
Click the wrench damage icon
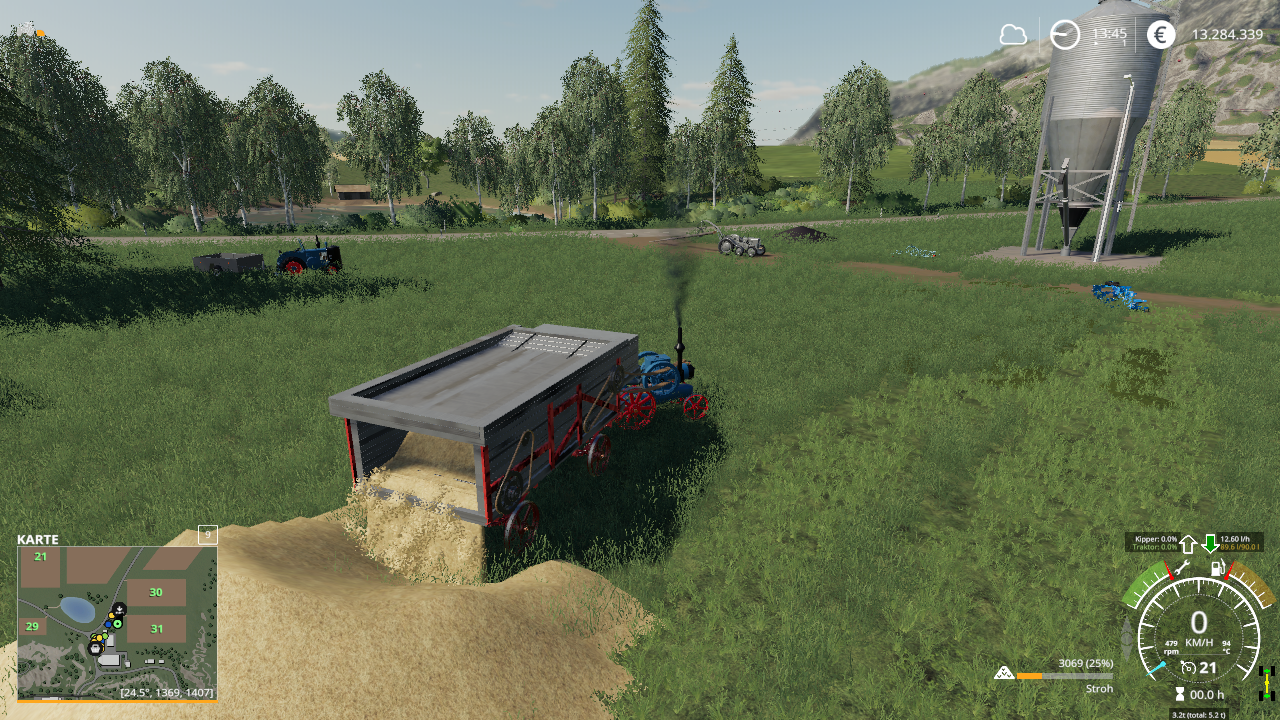coord(1181,569)
